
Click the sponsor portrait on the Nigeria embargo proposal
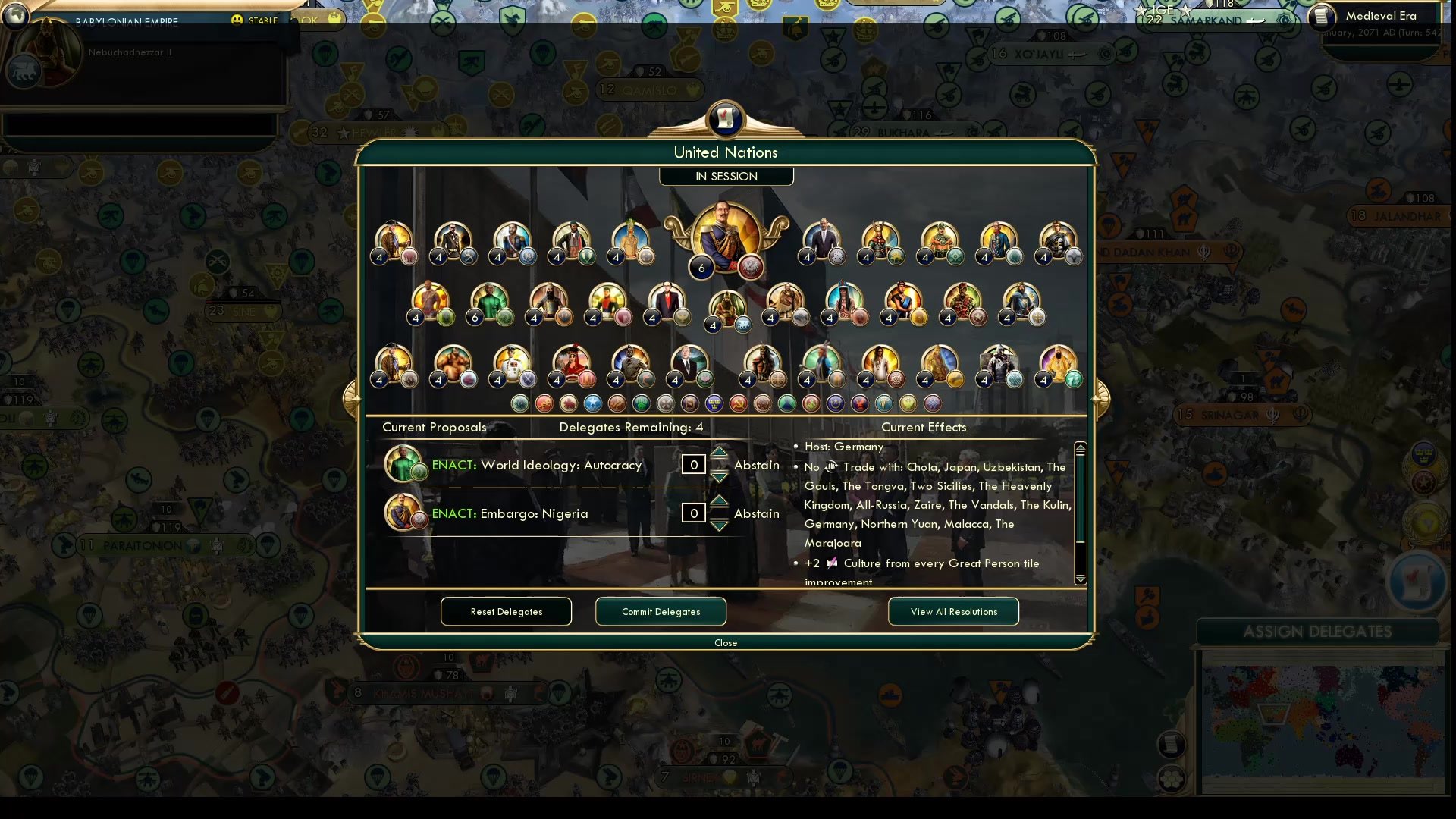point(403,512)
